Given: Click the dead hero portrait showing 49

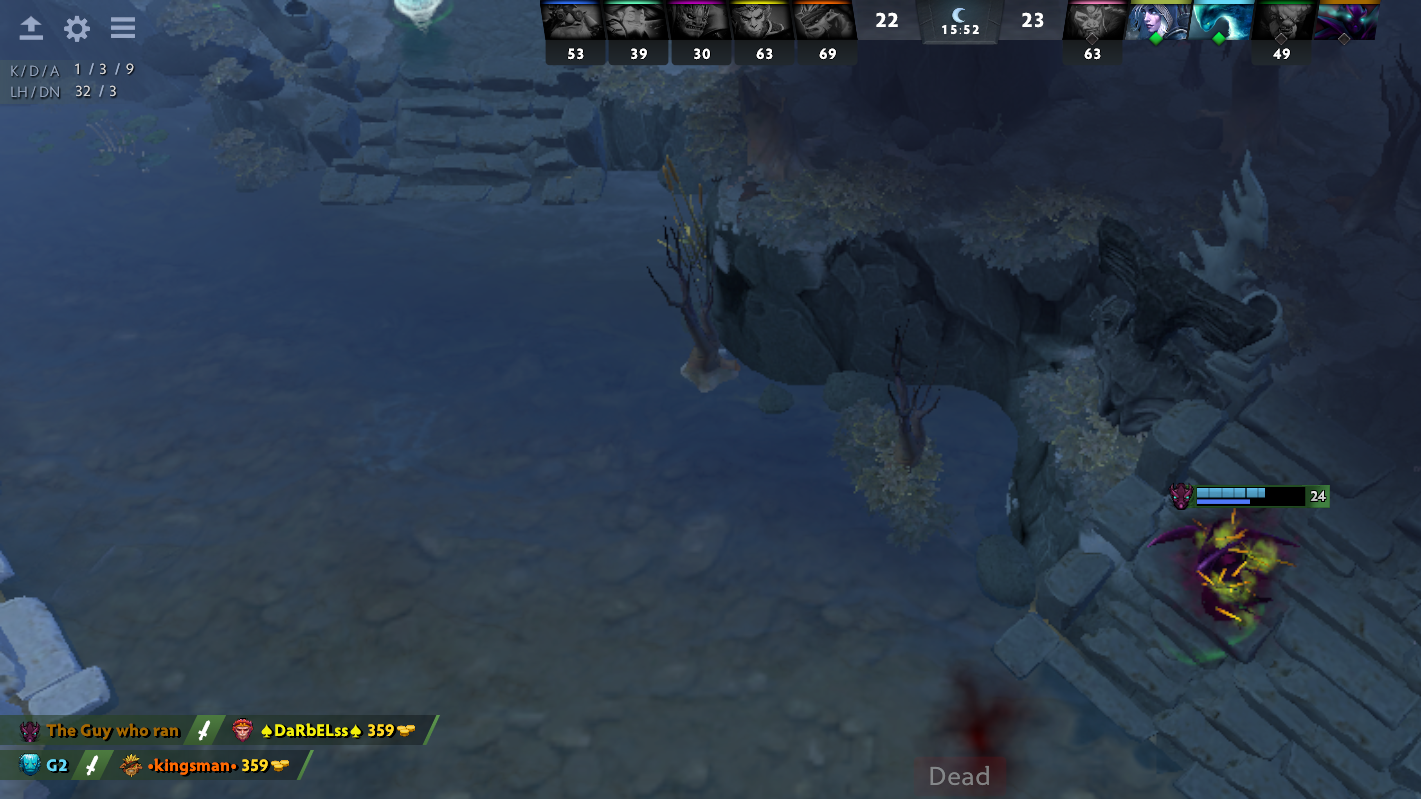Looking at the screenshot, I should click(1282, 21).
